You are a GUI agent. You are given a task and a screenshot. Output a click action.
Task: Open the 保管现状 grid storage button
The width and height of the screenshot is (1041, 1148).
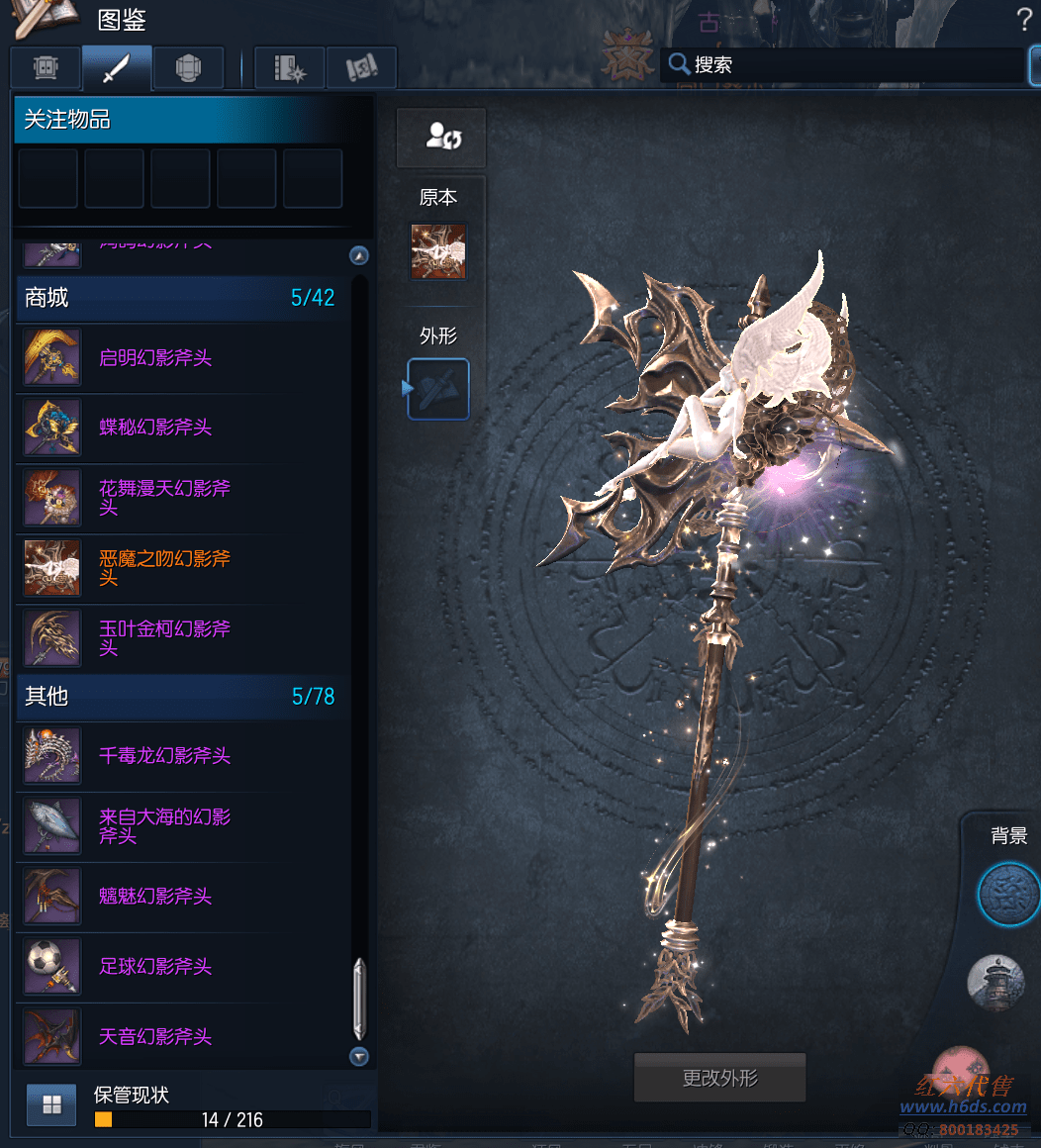coord(51,1105)
